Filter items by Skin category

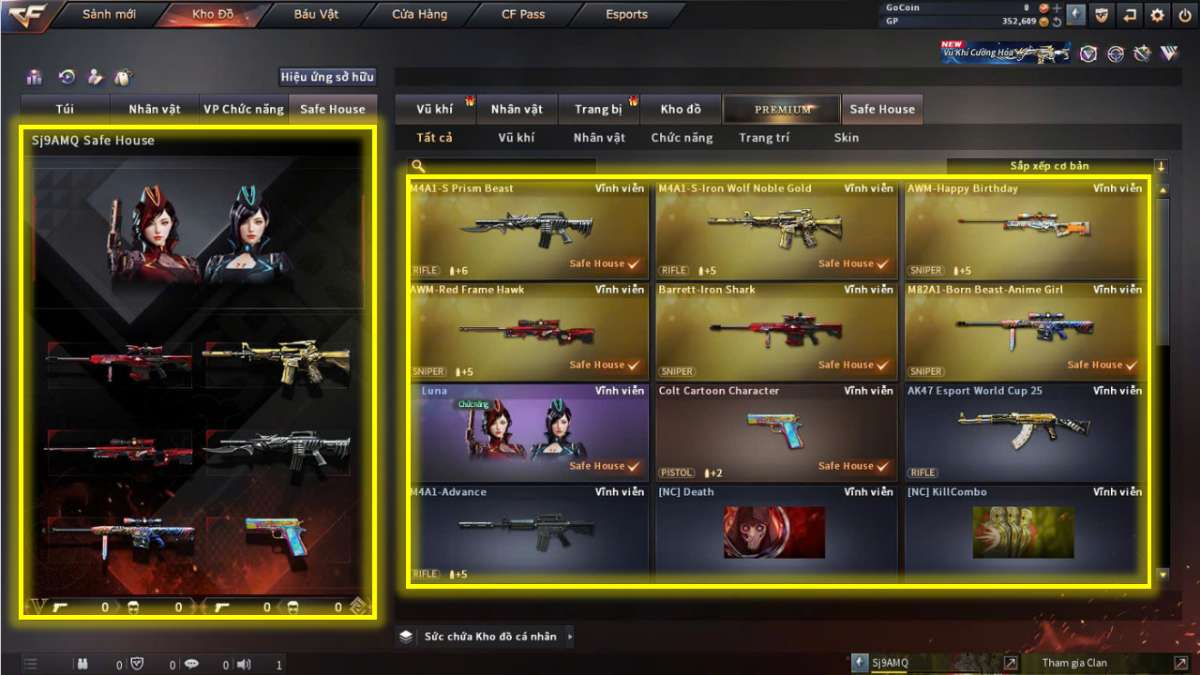(x=846, y=138)
